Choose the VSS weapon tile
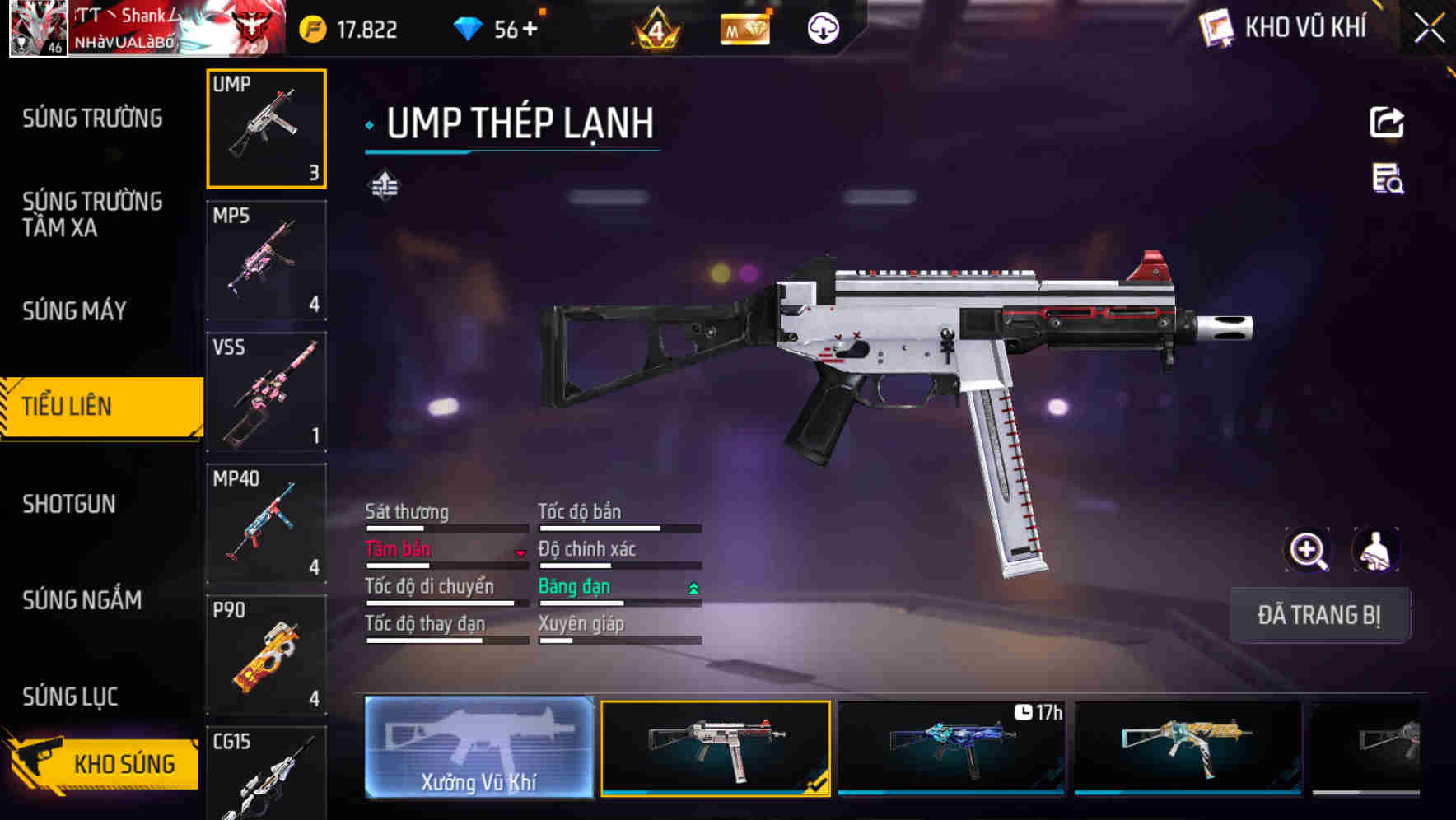 pyautogui.click(x=266, y=392)
